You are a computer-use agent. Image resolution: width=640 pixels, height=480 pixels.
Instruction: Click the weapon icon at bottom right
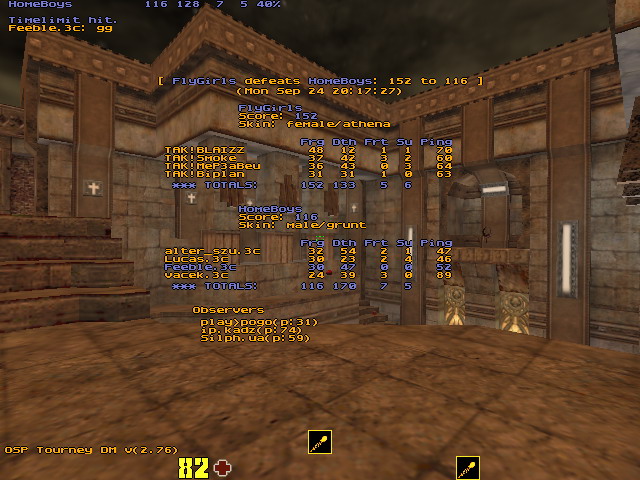467,467
